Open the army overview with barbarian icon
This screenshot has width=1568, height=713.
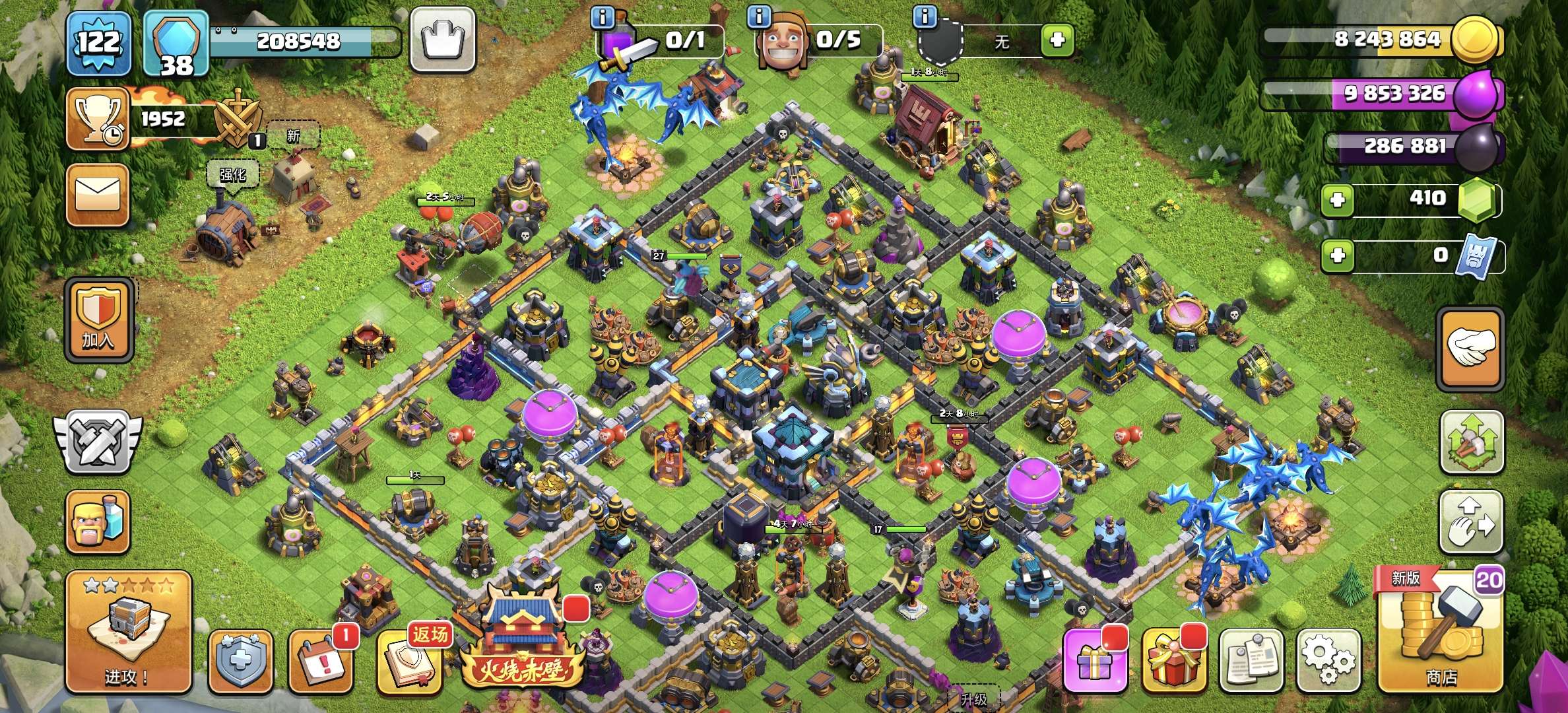click(x=98, y=522)
